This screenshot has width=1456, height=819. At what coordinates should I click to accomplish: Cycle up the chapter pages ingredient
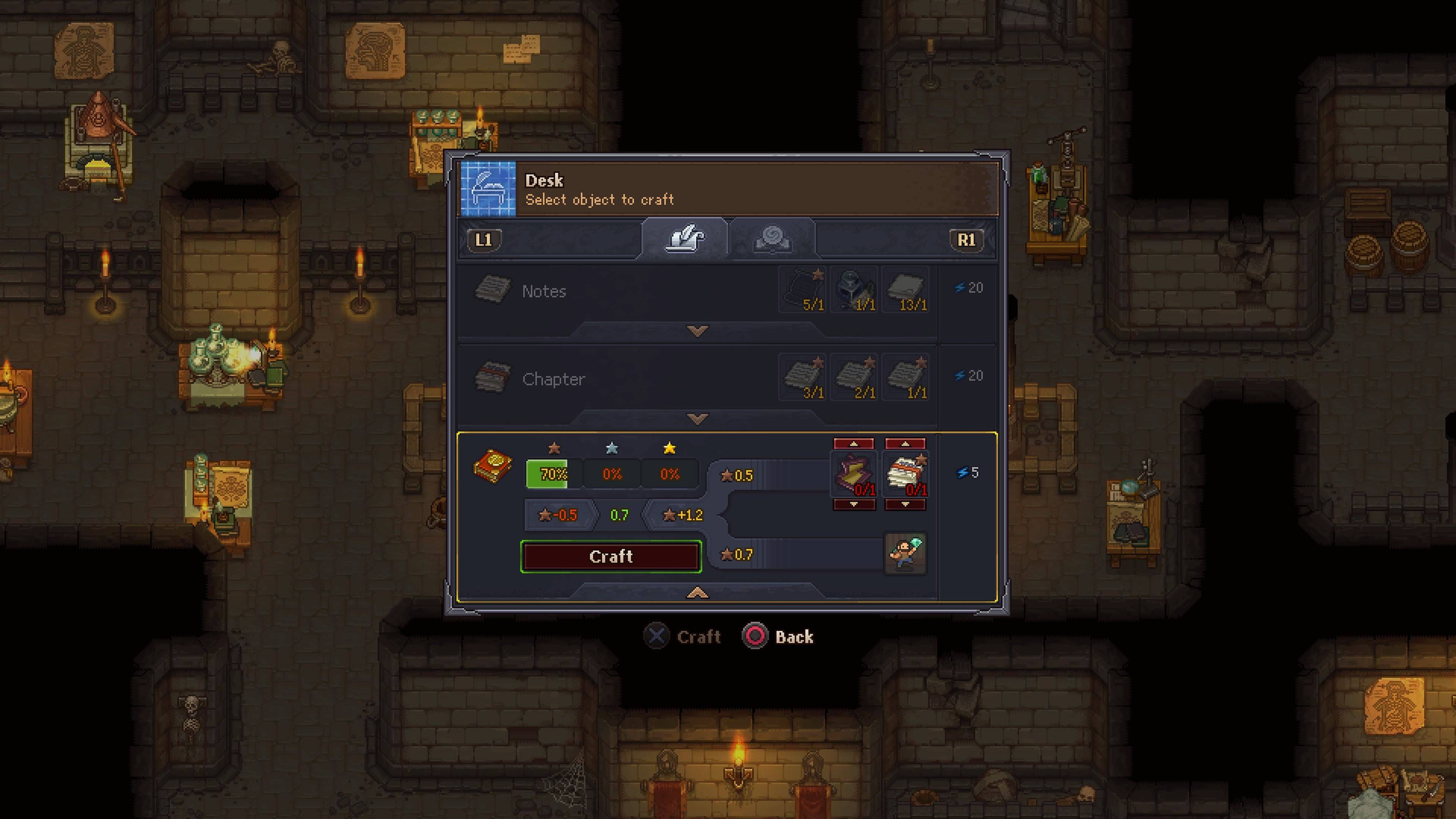click(x=905, y=444)
